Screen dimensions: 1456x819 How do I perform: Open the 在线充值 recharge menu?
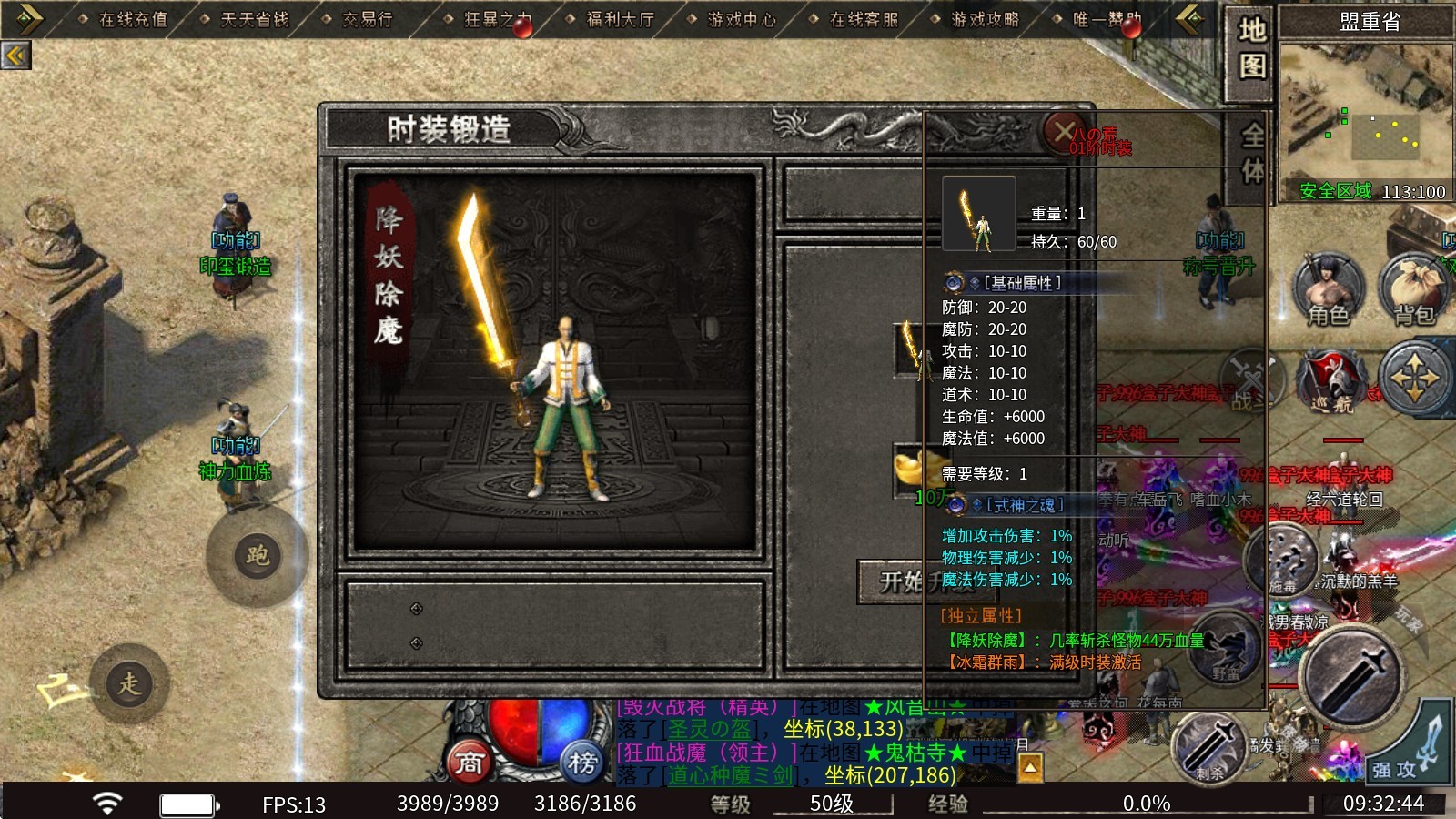[133, 19]
